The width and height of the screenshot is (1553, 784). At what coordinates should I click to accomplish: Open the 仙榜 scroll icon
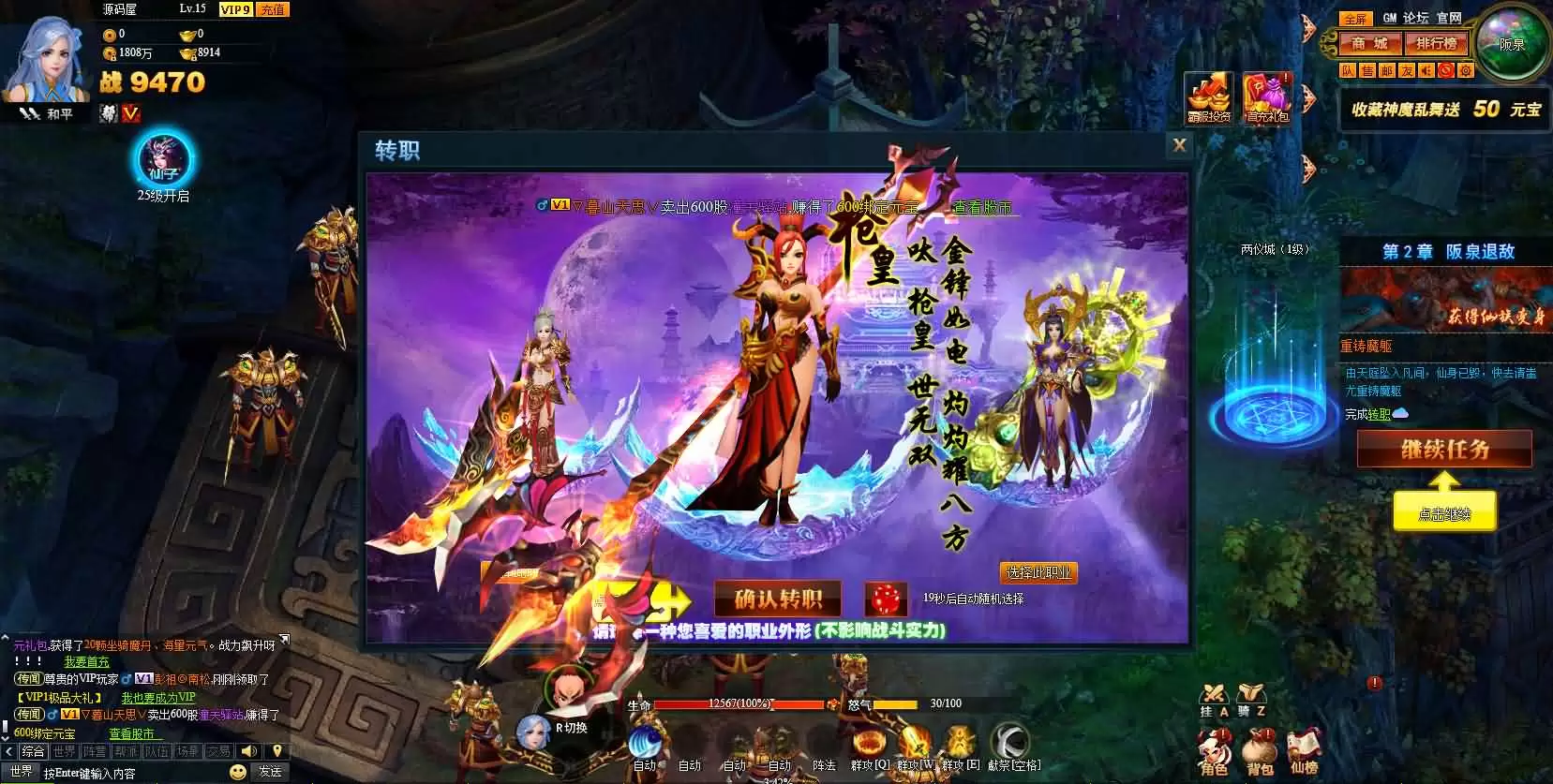pos(1305,747)
